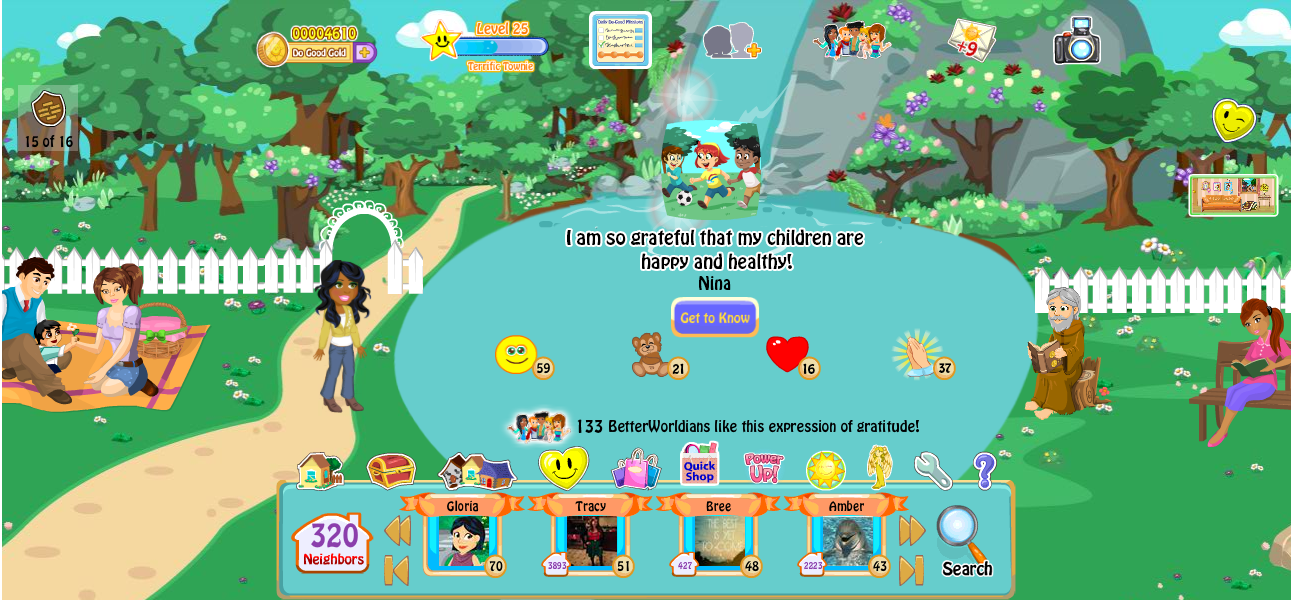The width and height of the screenshot is (1291, 600).
Task: Open the add friends silhouette icon
Action: 731,42
